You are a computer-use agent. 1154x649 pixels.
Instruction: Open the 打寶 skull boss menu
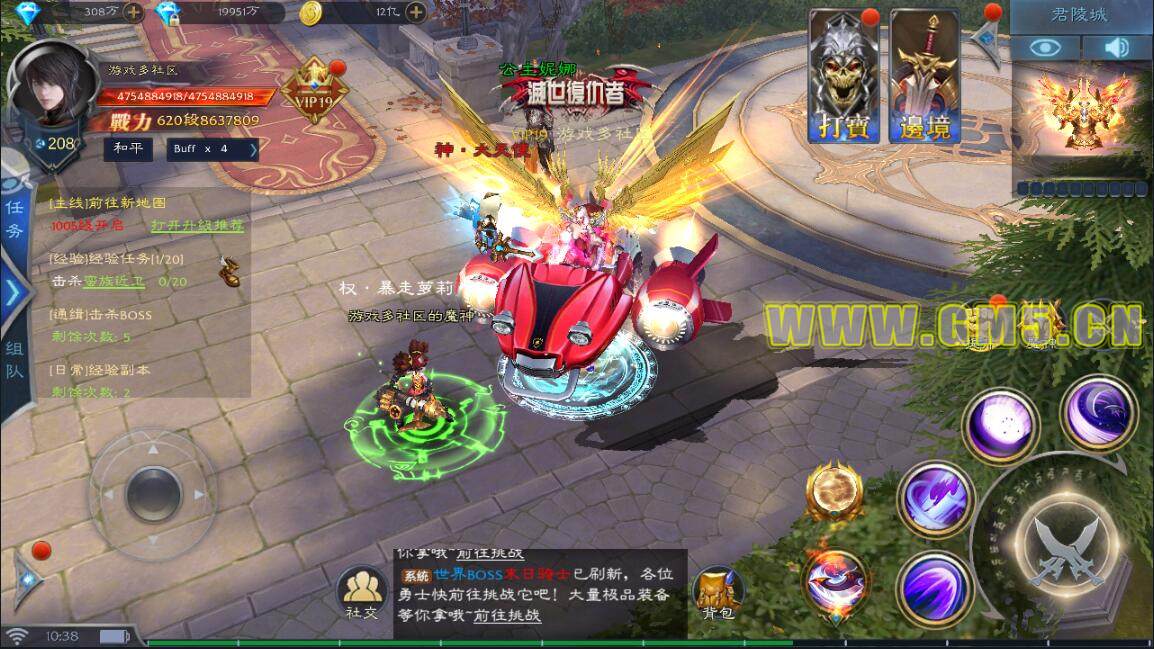click(844, 77)
